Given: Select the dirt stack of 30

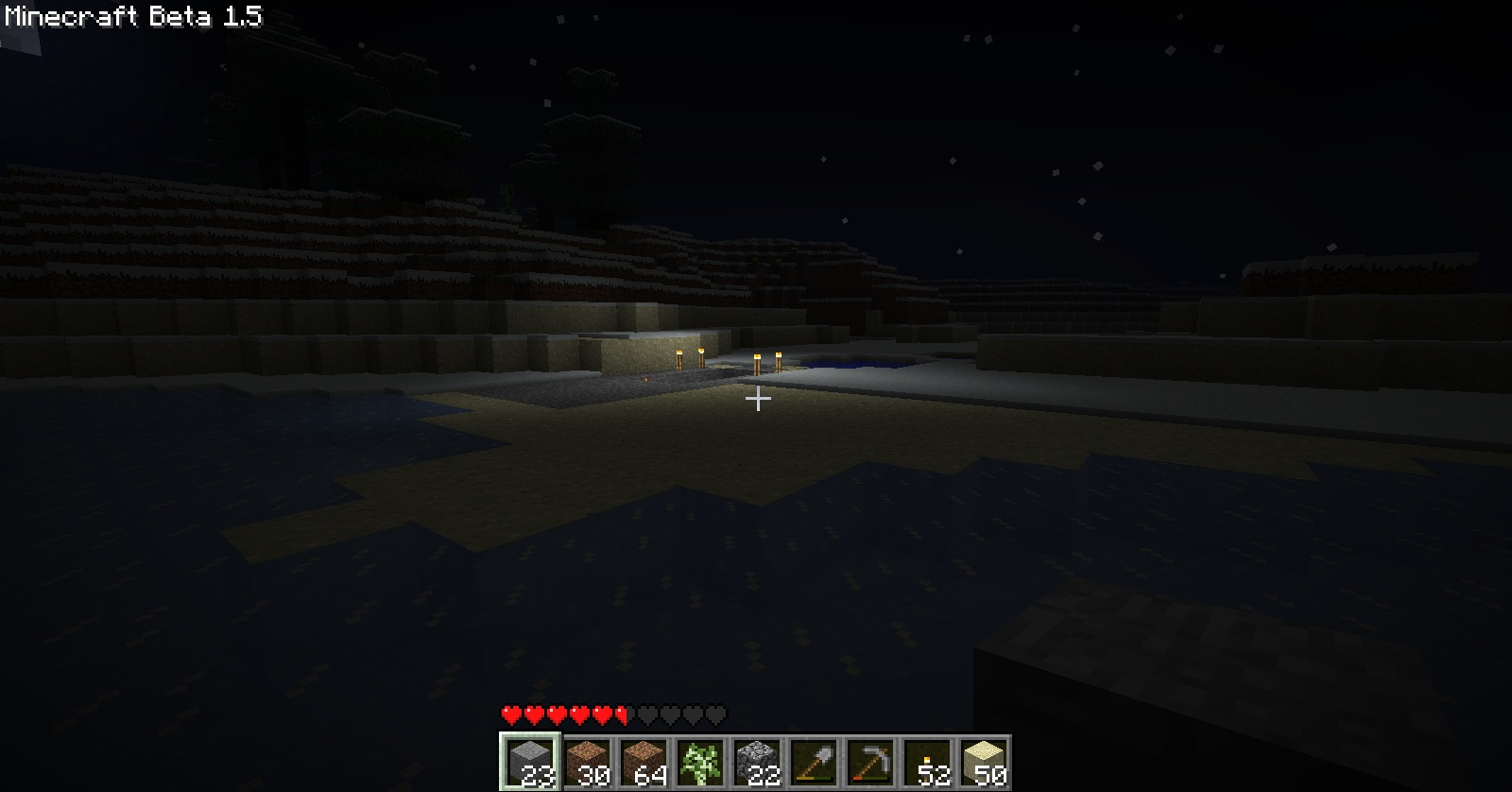Looking at the screenshot, I should (587, 762).
